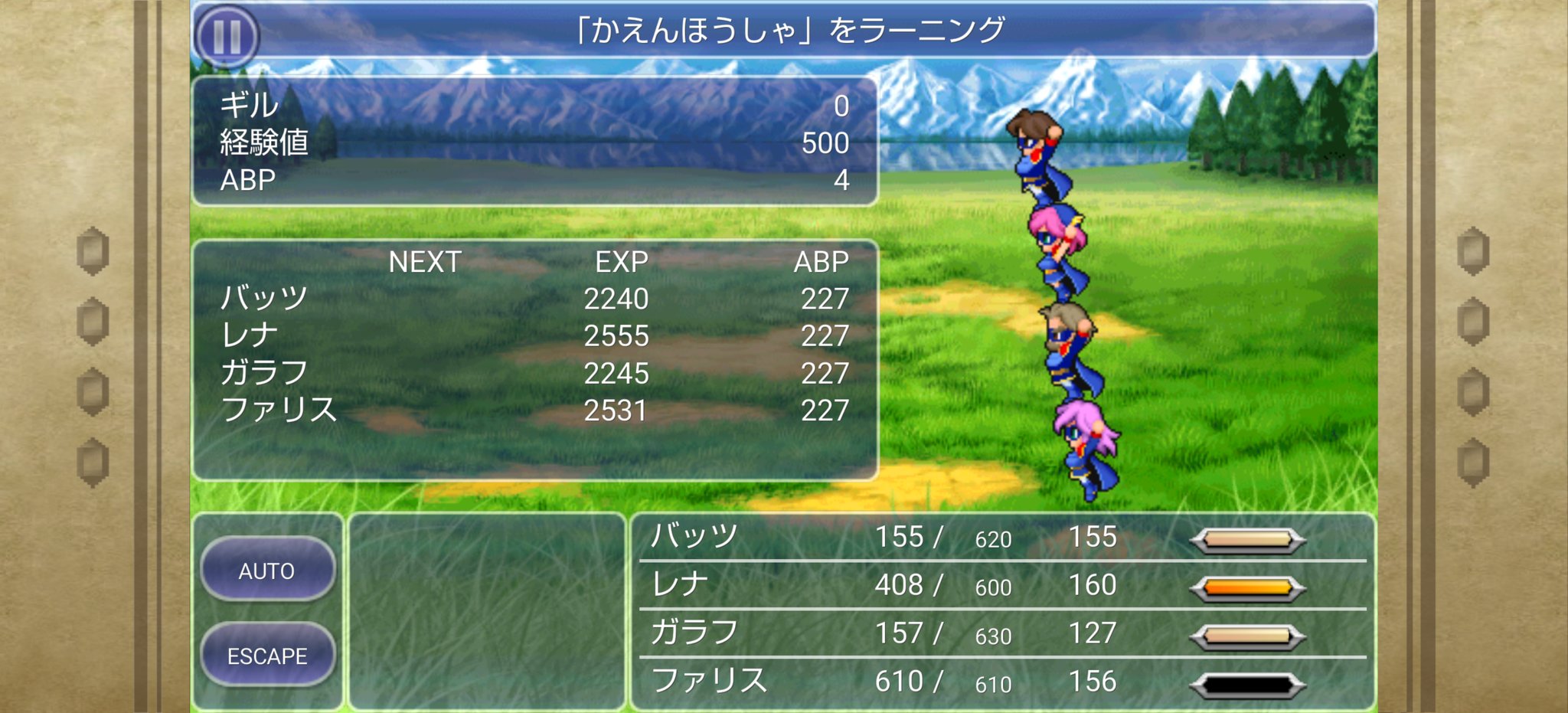Toggle the pause state of the battle
The width and height of the screenshot is (1568, 713).
(226, 33)
